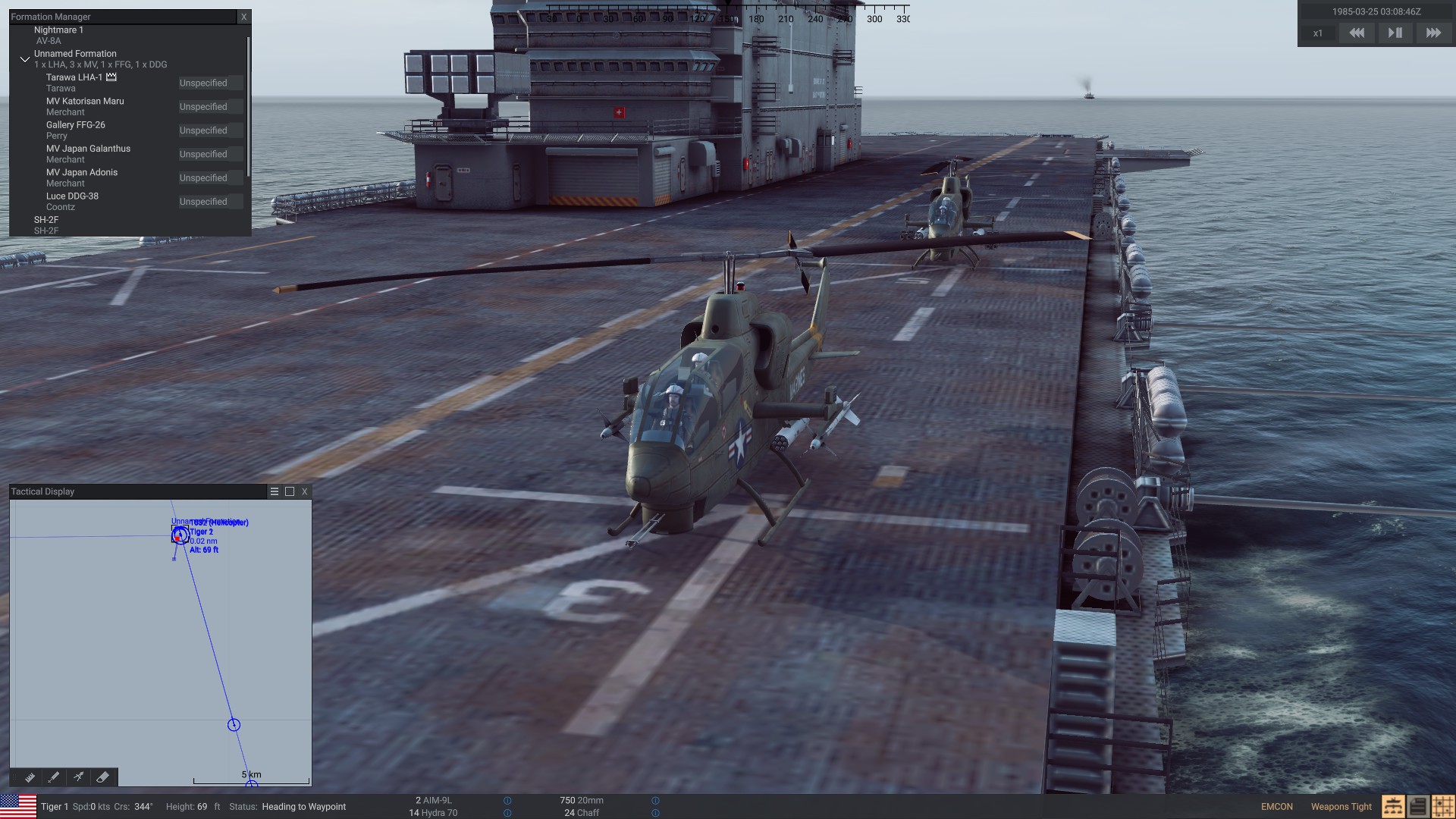
Task: Close the Formation Manager panel
Action: pyautogui.click(x=243, y=16)
